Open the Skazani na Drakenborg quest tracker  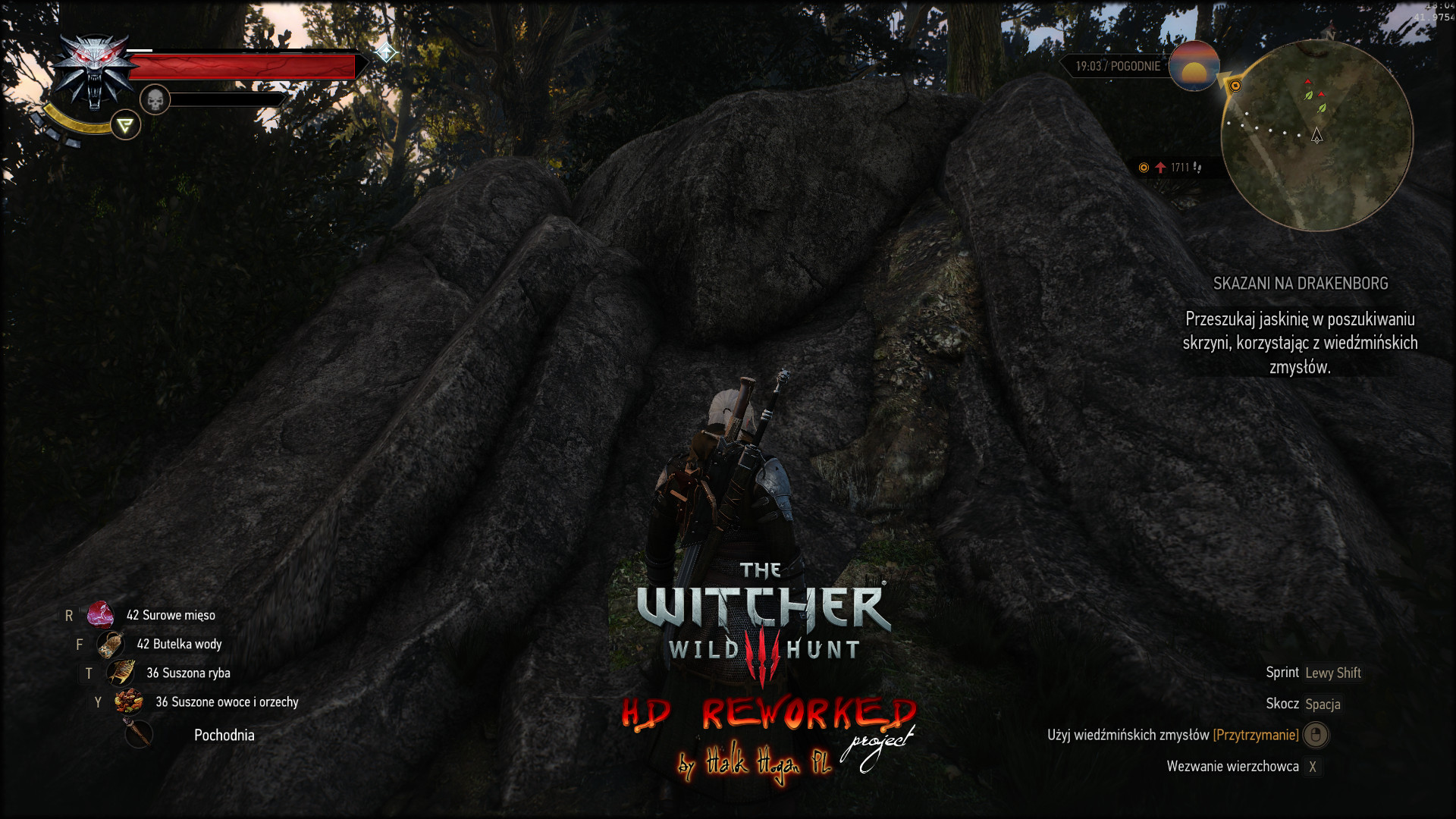coord(1300,284)
